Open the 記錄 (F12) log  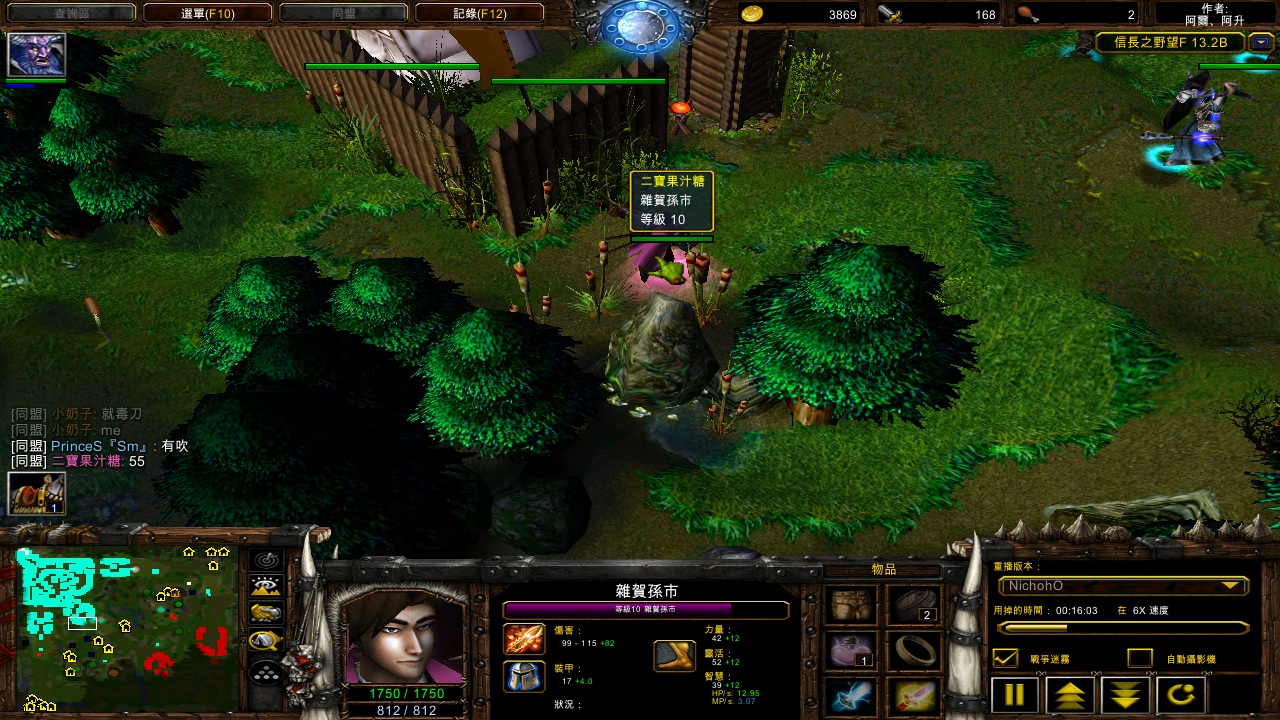point(479,13)
